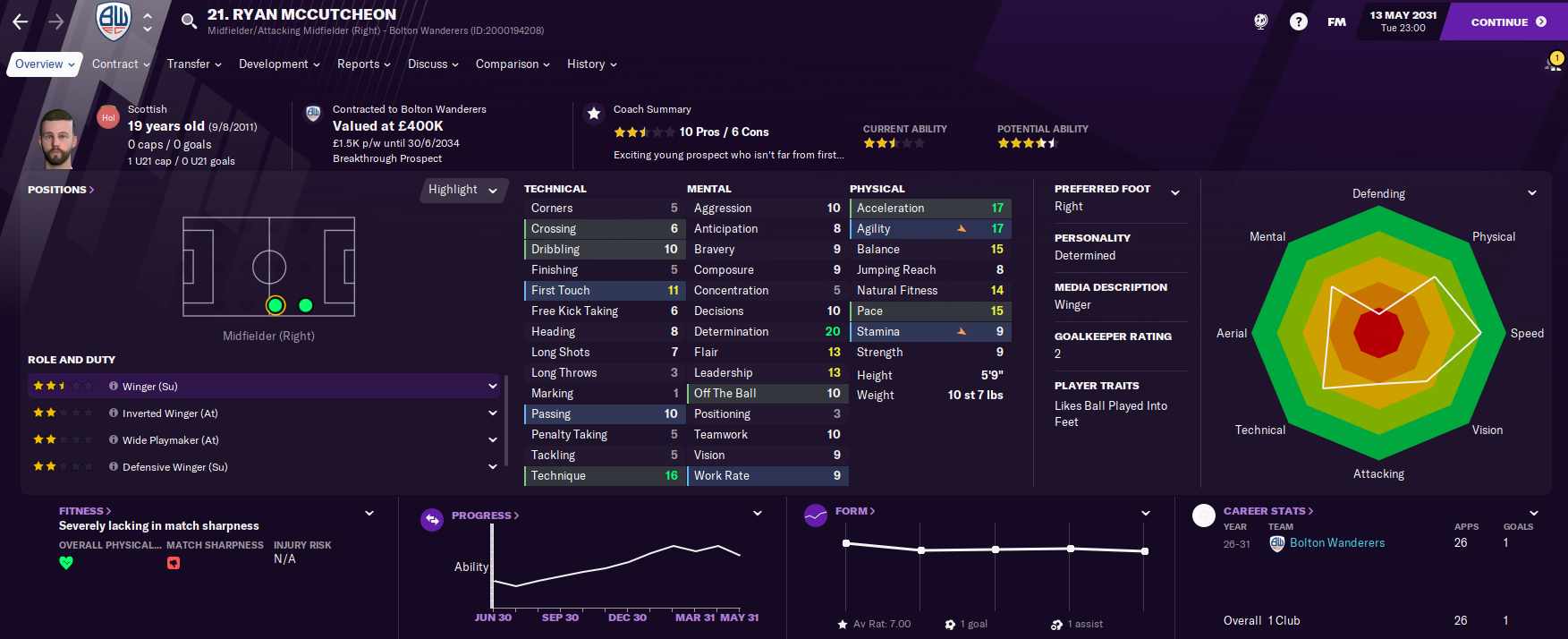Open the help question mark icon
The image size is (1568, 639).
tap(1299, 22)
